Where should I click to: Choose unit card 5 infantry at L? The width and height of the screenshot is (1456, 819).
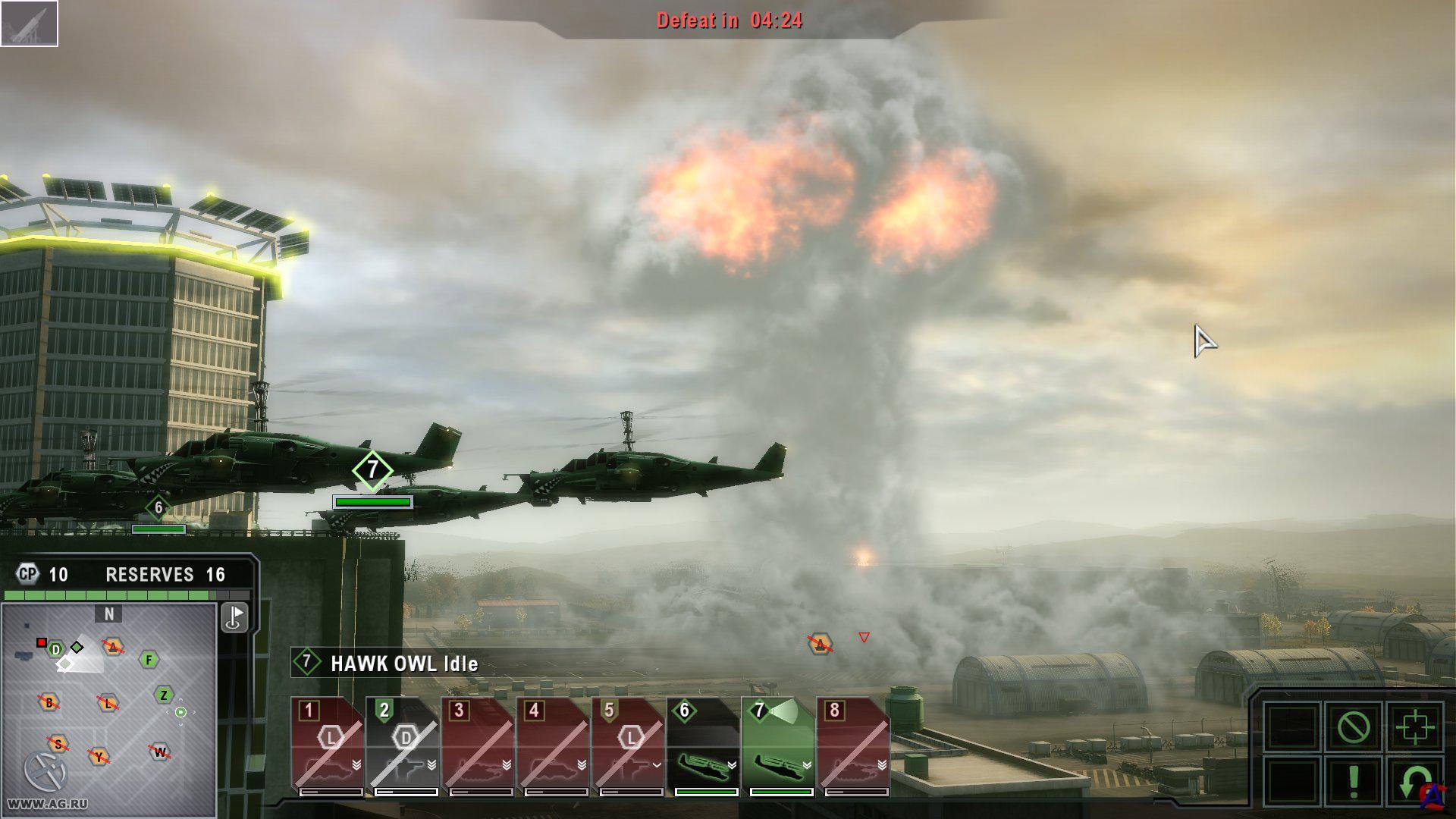(628, 747)
